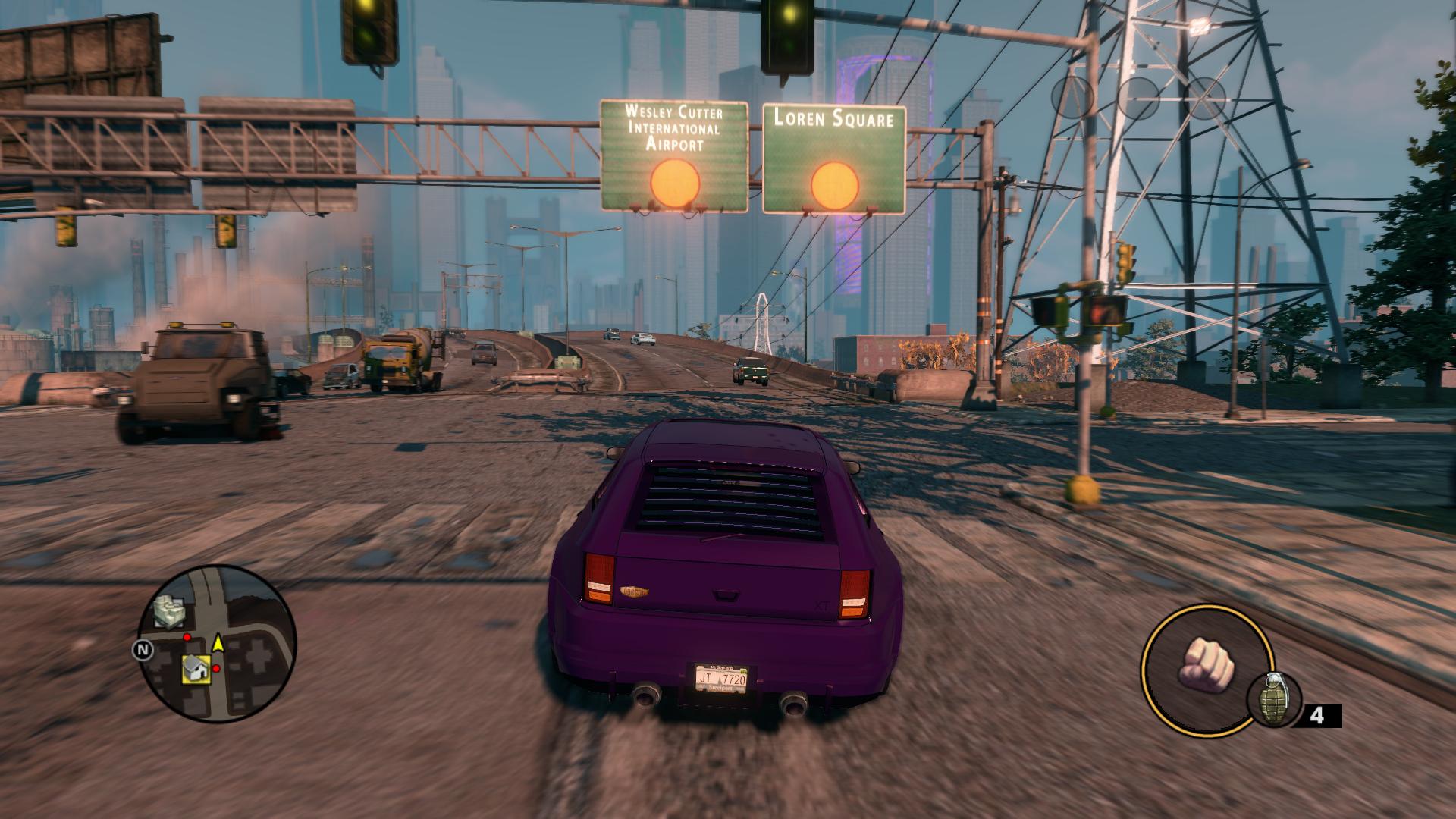Select the yellow house marker on minimap
The image size is (1456, 819).
[x=196, y=668]
